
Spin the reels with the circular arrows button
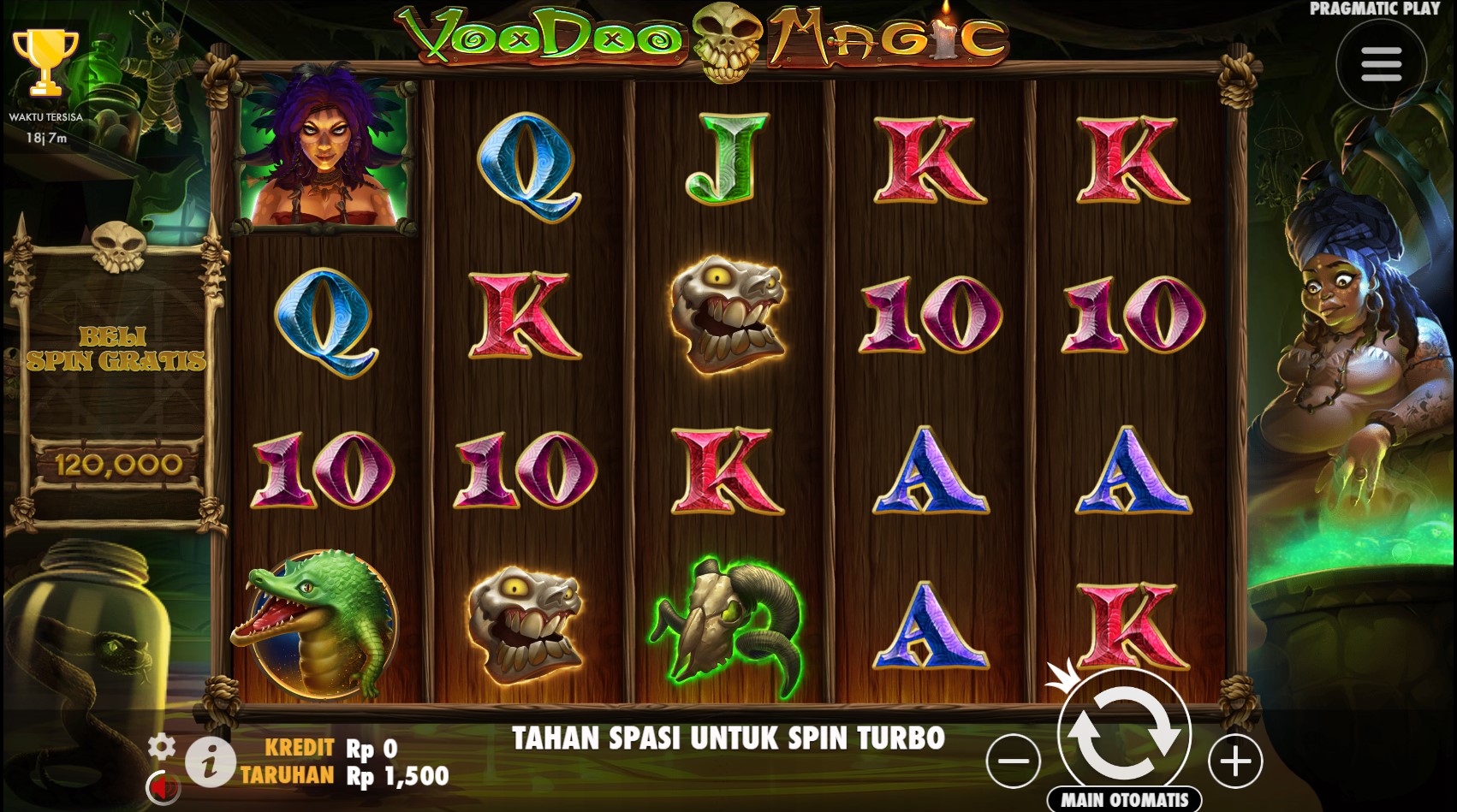pos(1124,732)
